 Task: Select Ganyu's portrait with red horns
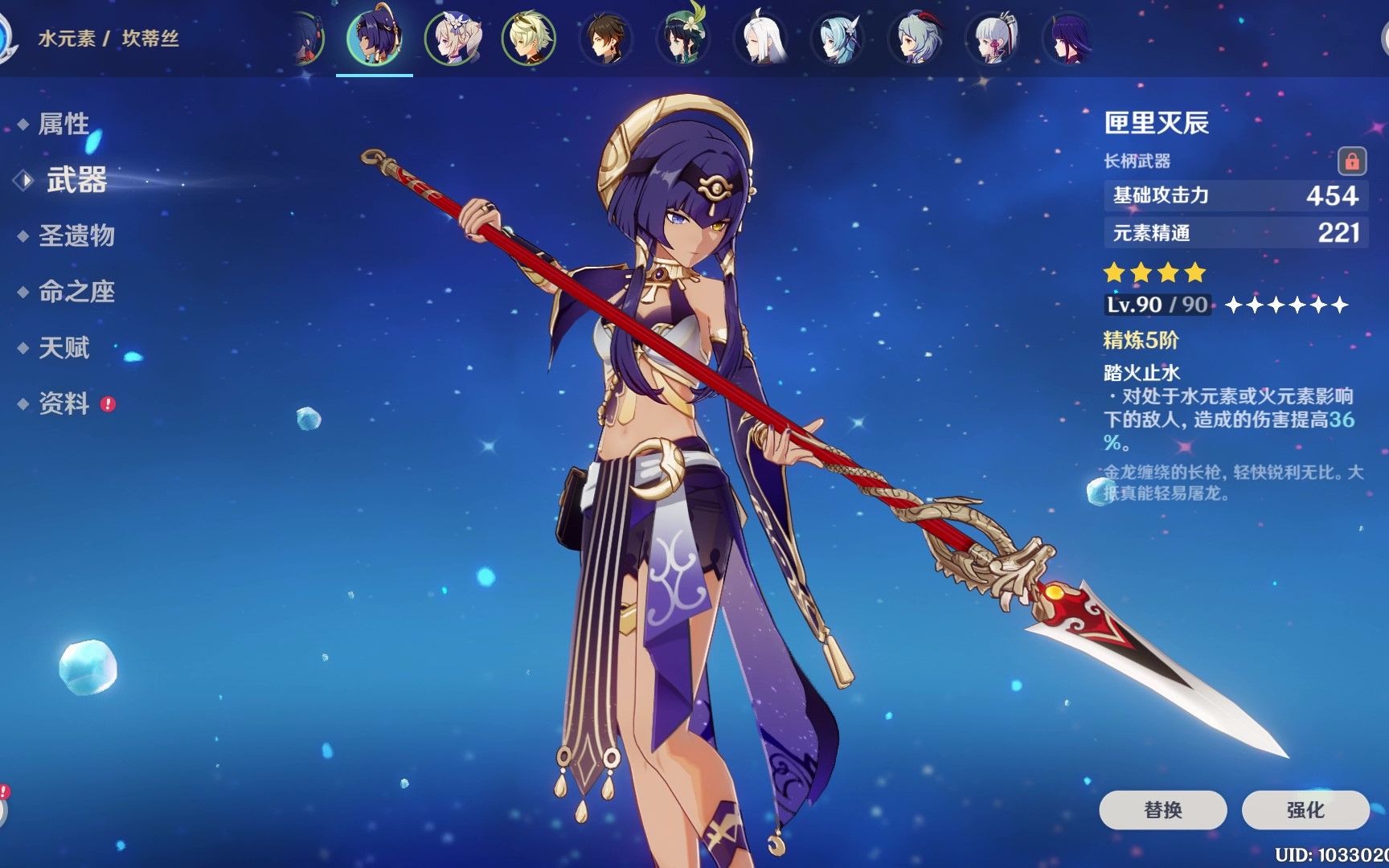[x=916, y=38]
